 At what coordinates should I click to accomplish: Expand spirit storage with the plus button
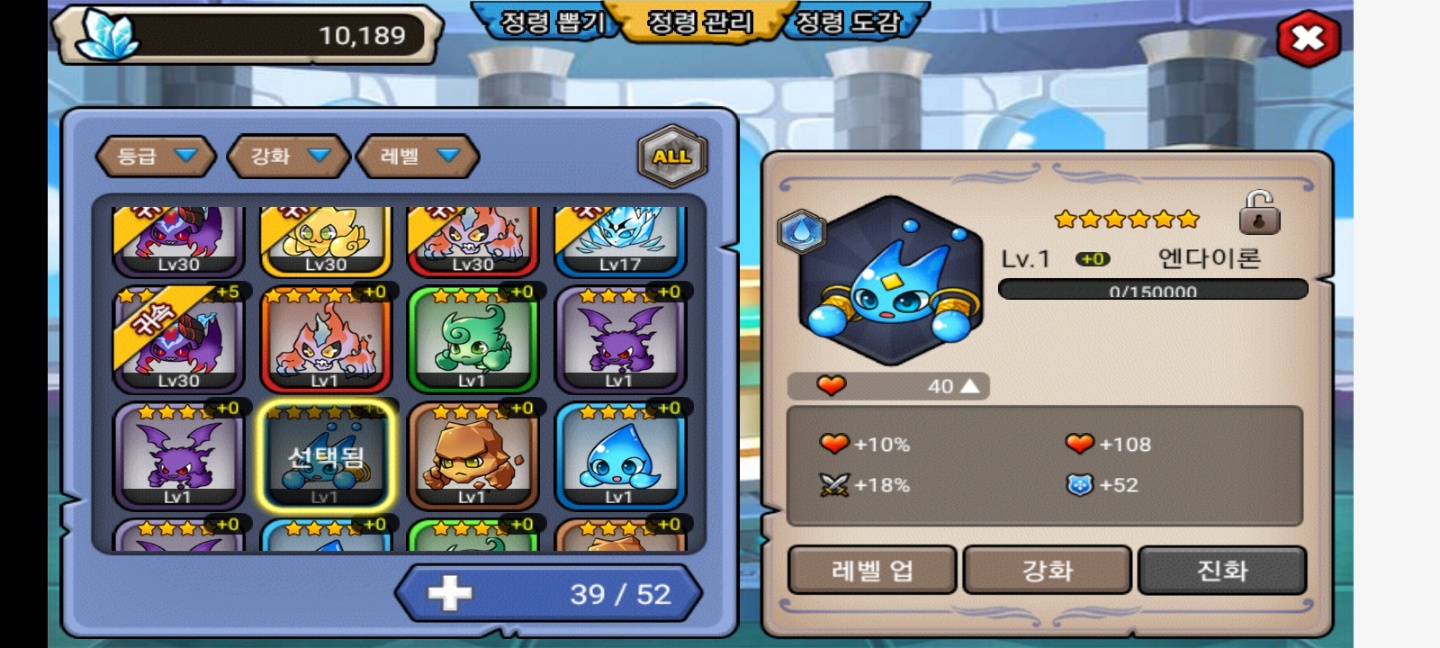tap(450, 594)
